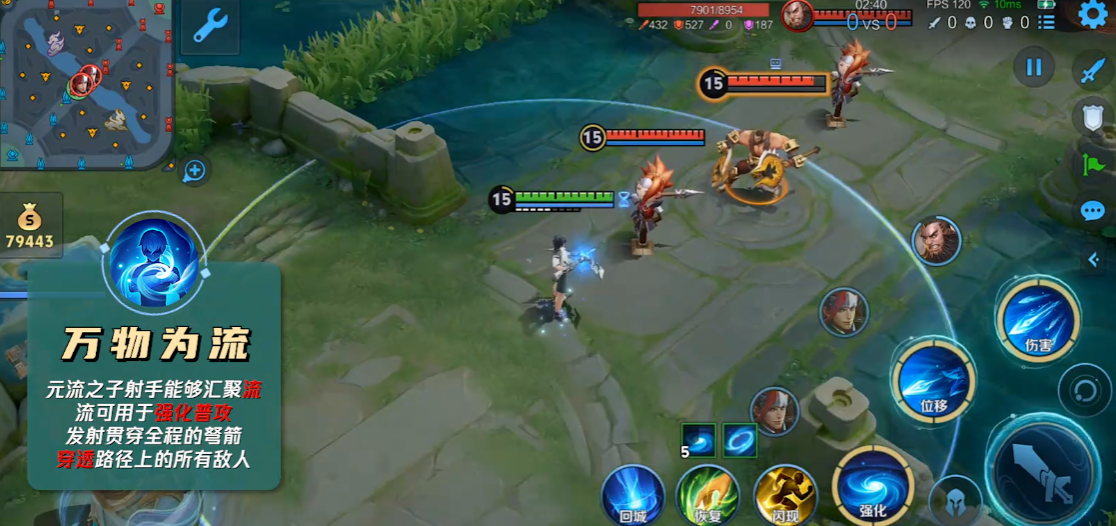
Task: Use the 位移 dash skill
Action: (933, 381)
